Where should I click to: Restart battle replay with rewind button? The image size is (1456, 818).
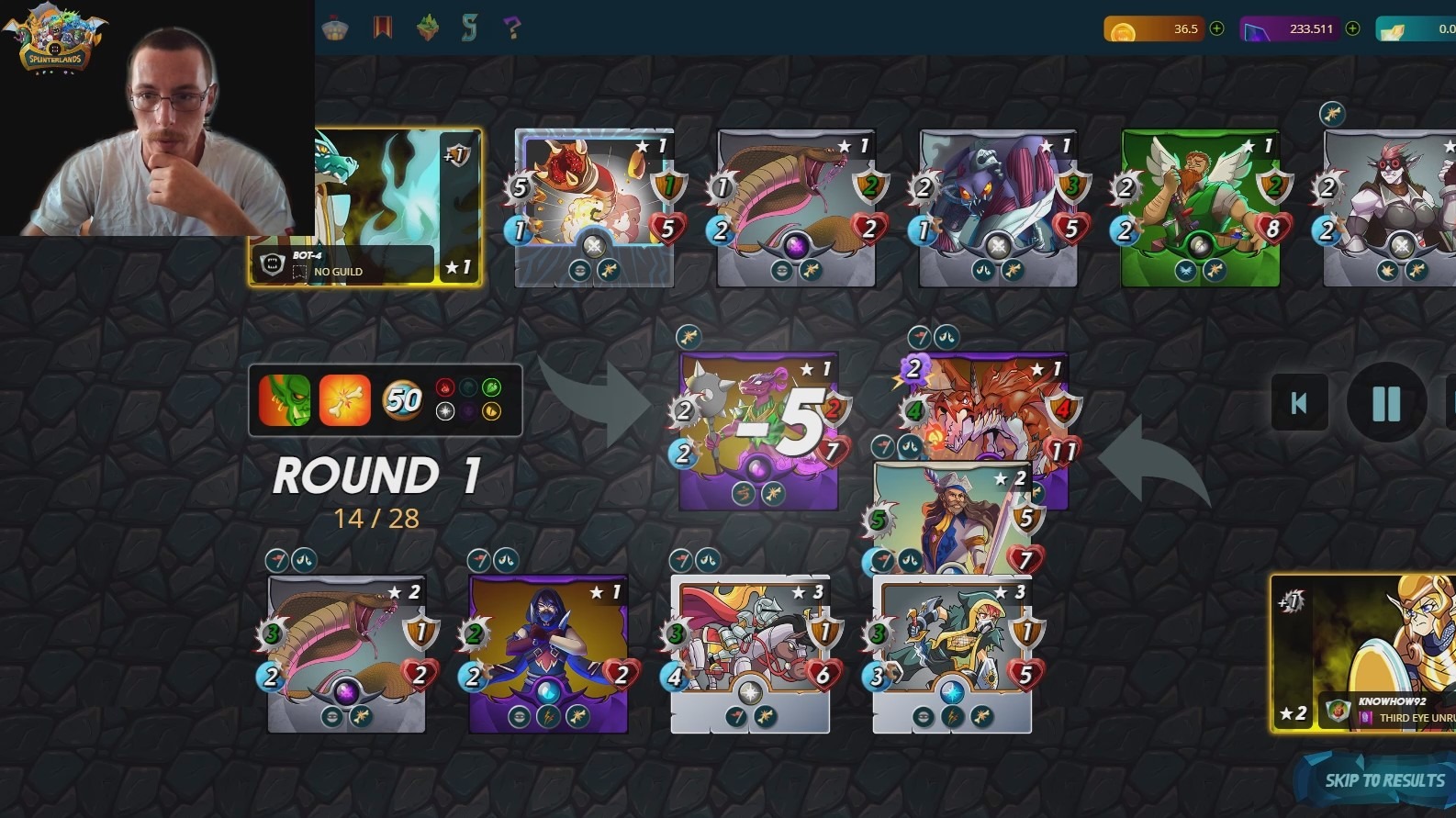tap(1299, 403)
